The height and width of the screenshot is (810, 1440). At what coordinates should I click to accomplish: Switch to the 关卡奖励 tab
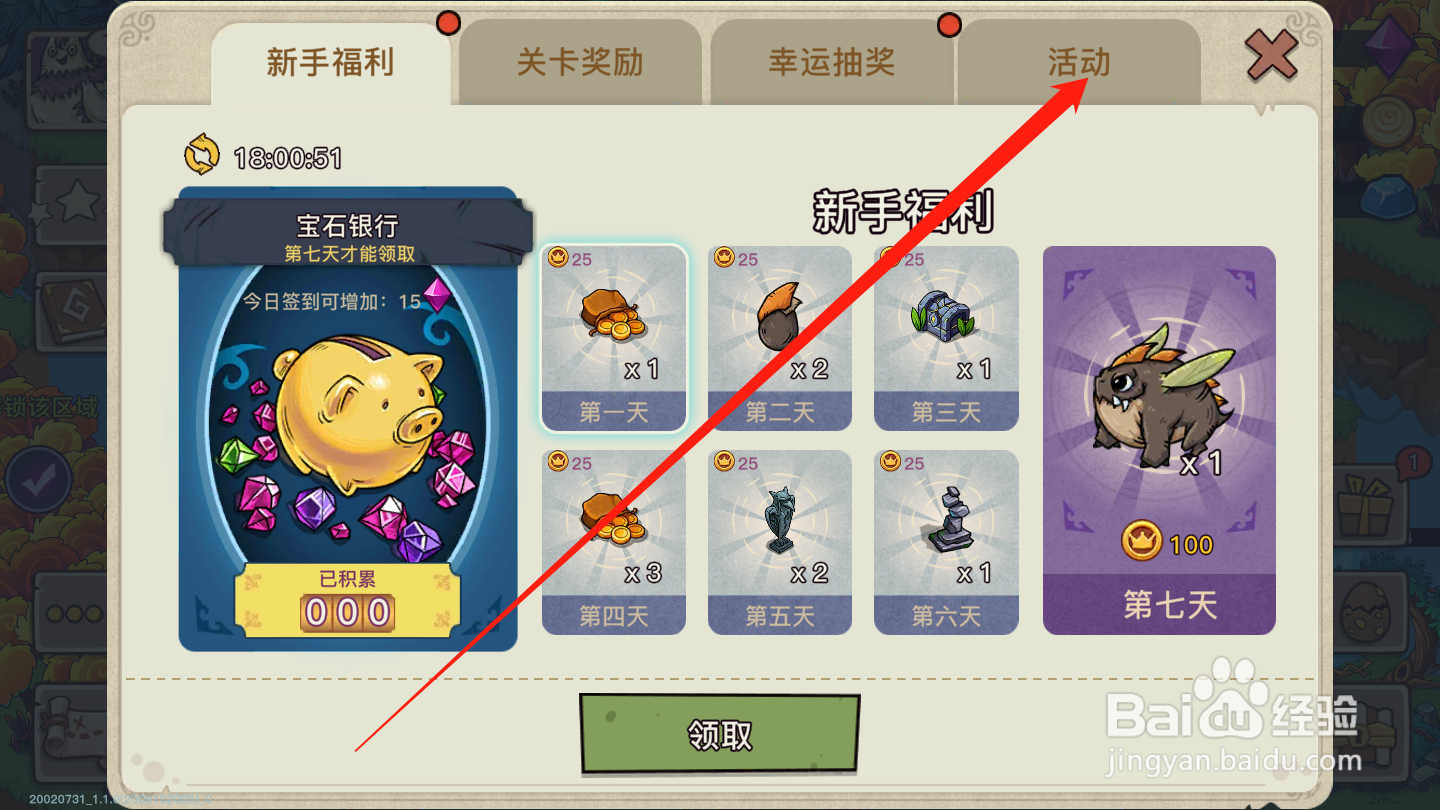[x=580, y=62]
